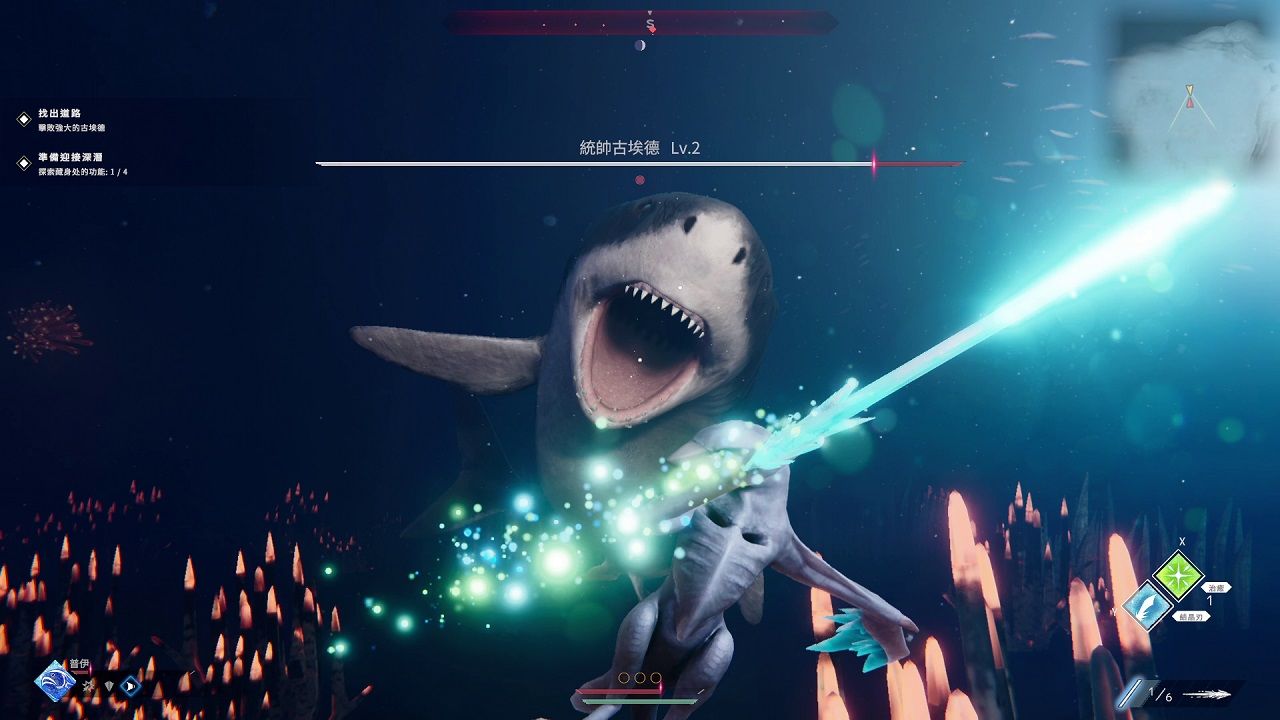The height and width of the screenshot is (720, 1280).
Task: Click the compass bar at top
Action: (640, 22)
